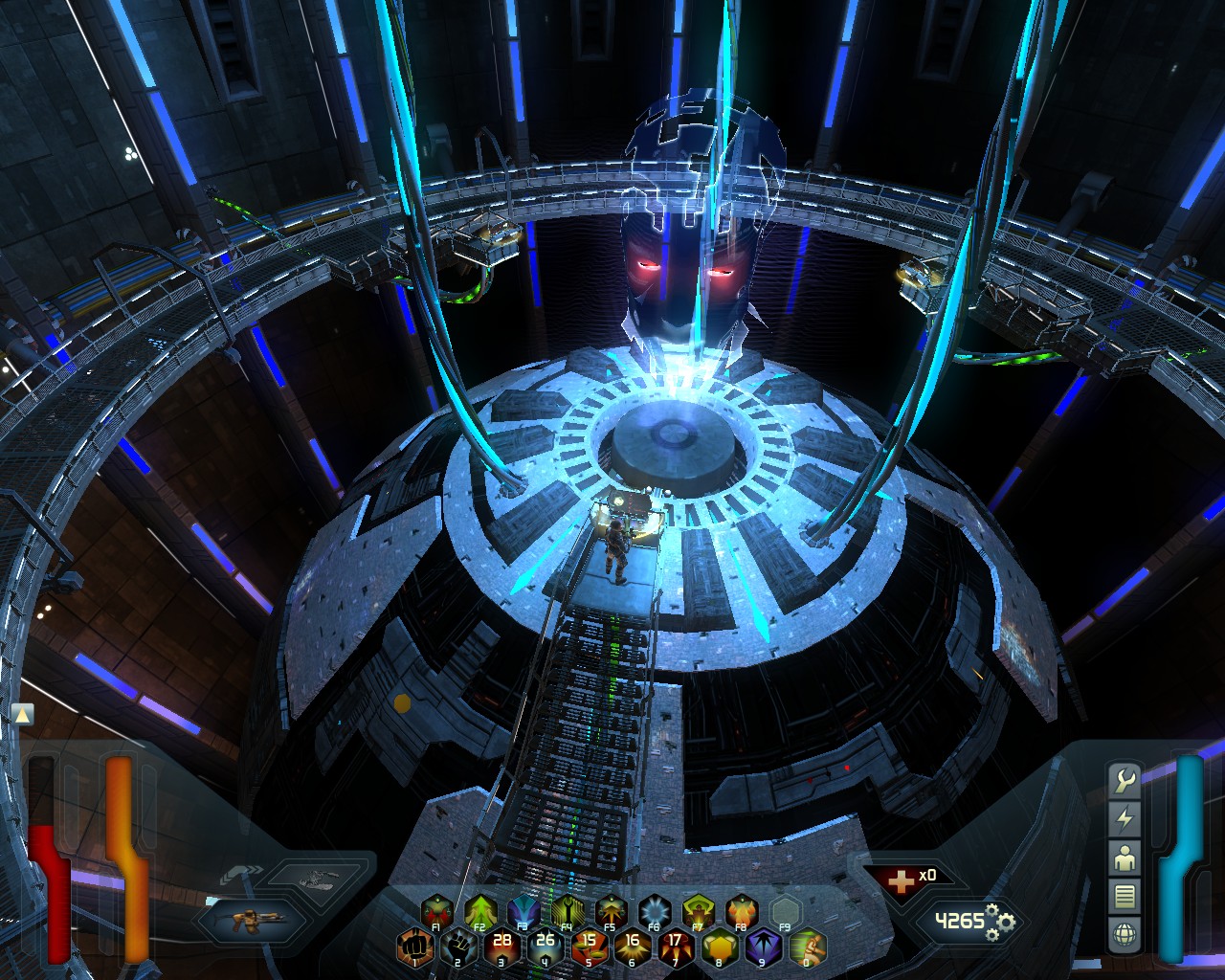Use the slot 5 ability showing 15

tap(589, 947)
